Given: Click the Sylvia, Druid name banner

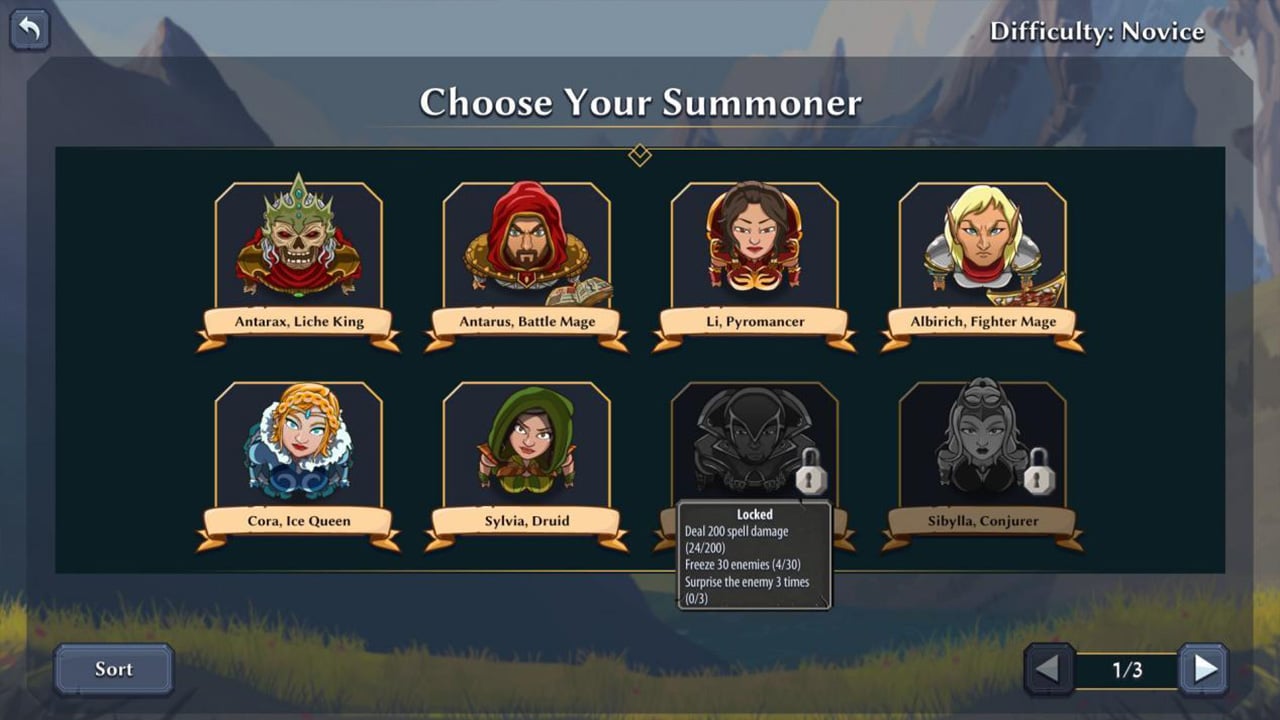Looking at the screenshot, I should tap(528, 521).
